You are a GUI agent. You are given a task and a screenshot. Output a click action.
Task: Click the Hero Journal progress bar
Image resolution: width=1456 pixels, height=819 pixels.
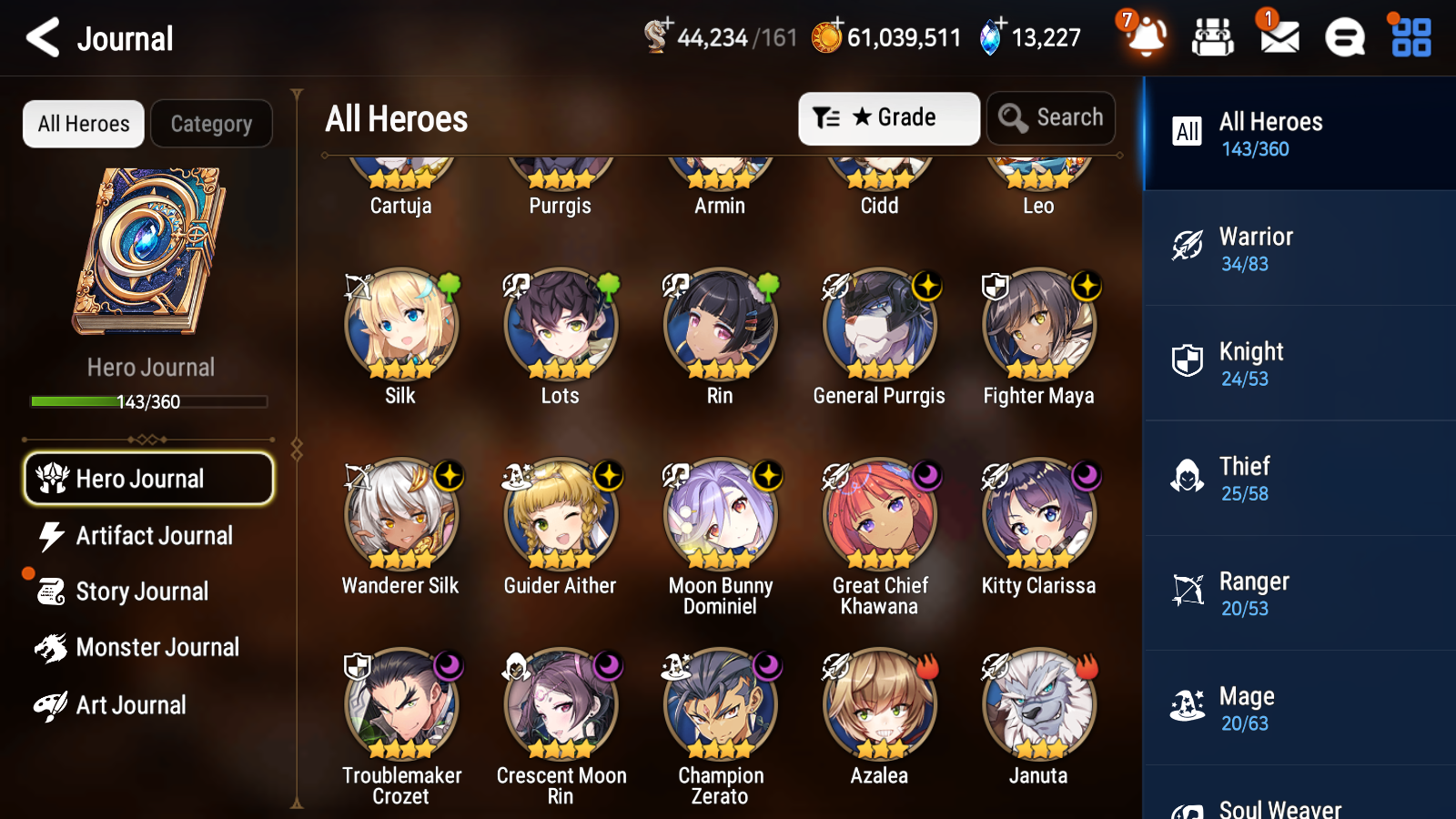(149, 400)
